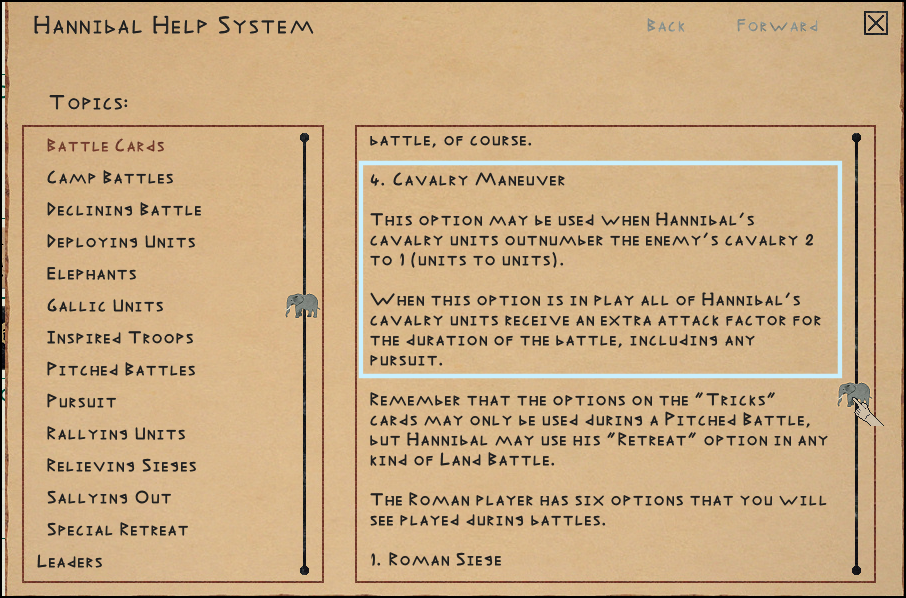Open the Battle Cards help topic
Screen dimensions: 906x598
tap(106, 146)
